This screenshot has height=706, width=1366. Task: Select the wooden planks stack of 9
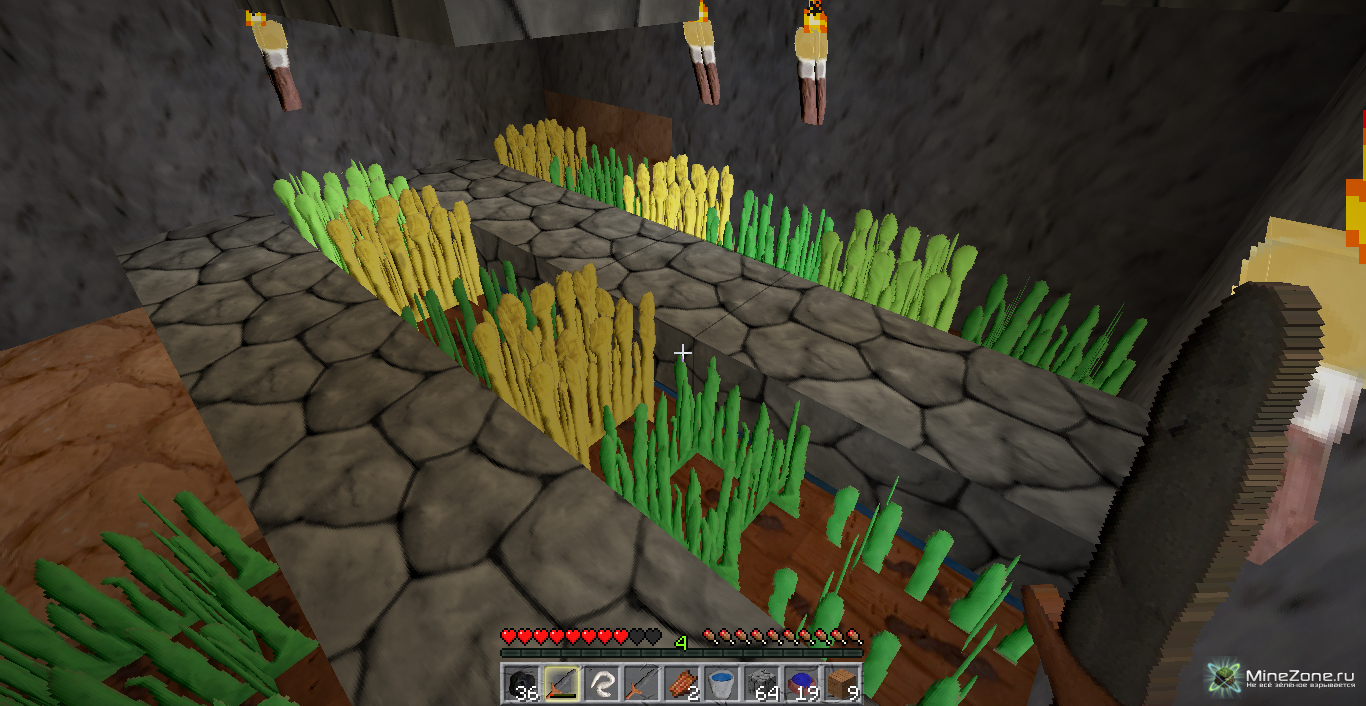coord(841,684)
